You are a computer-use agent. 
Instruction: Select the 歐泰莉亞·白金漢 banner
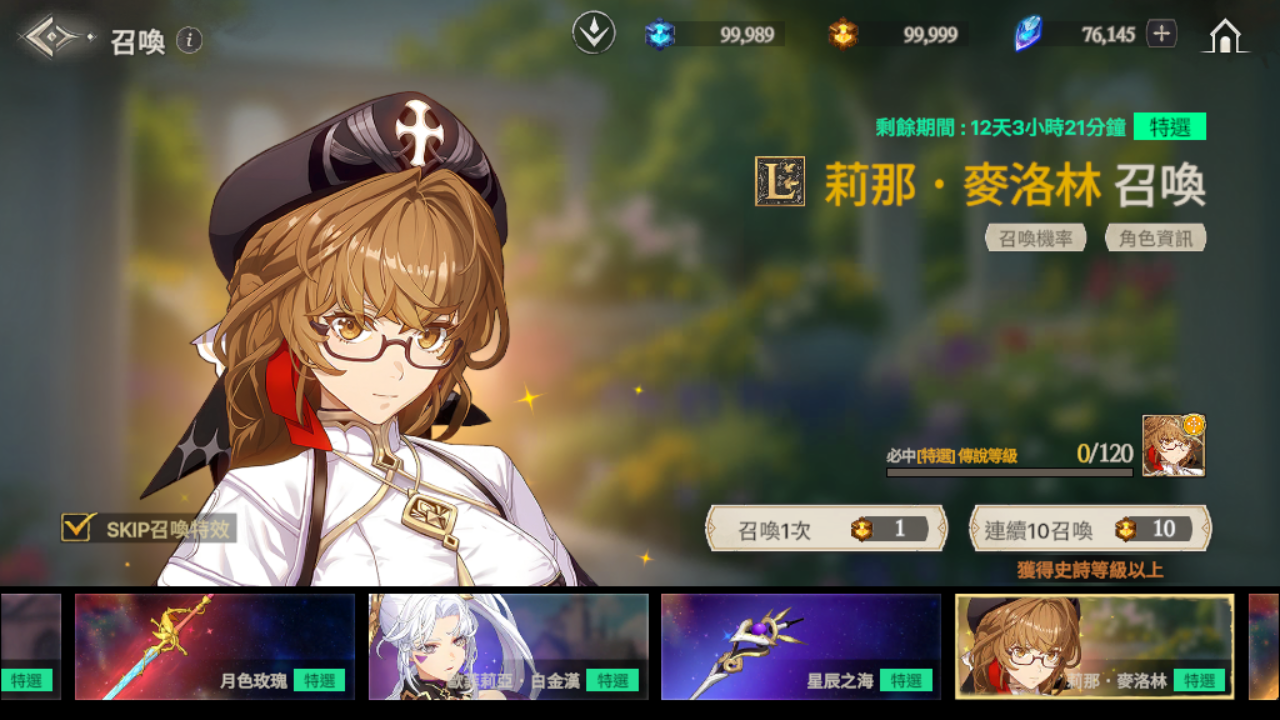pos(508,646)
